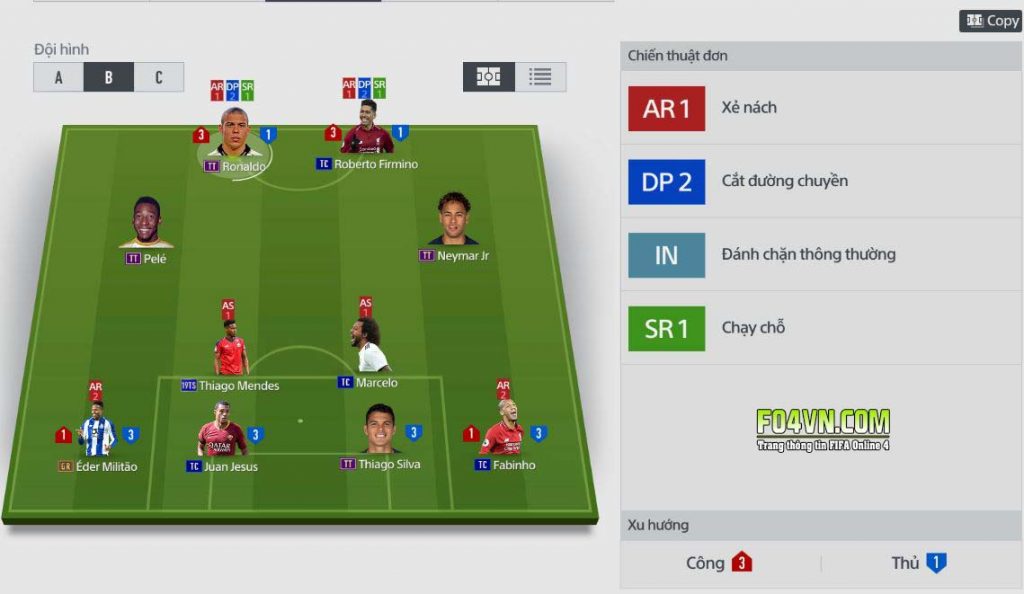
Task: Click Neymar Jr's player portrait
Action: pyautogui.click(x=454, y=221)
